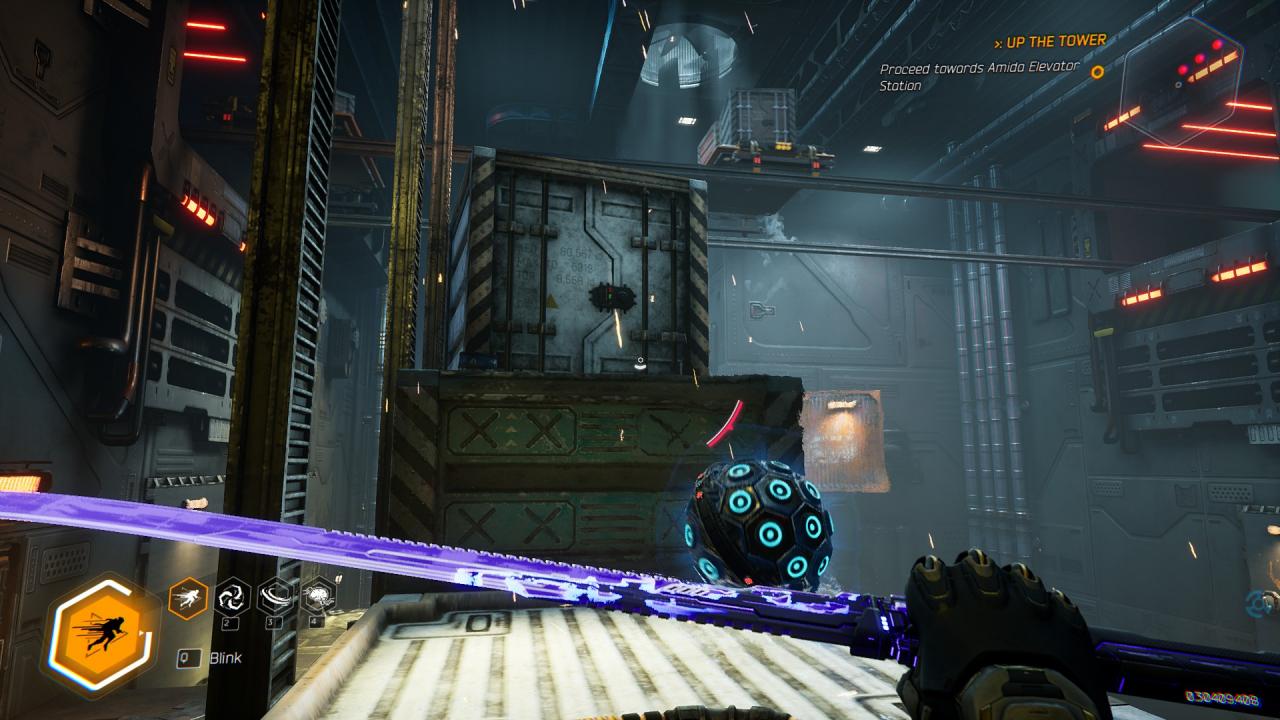Select the Surge slash-wave ability in slot 3

[276, 597]
